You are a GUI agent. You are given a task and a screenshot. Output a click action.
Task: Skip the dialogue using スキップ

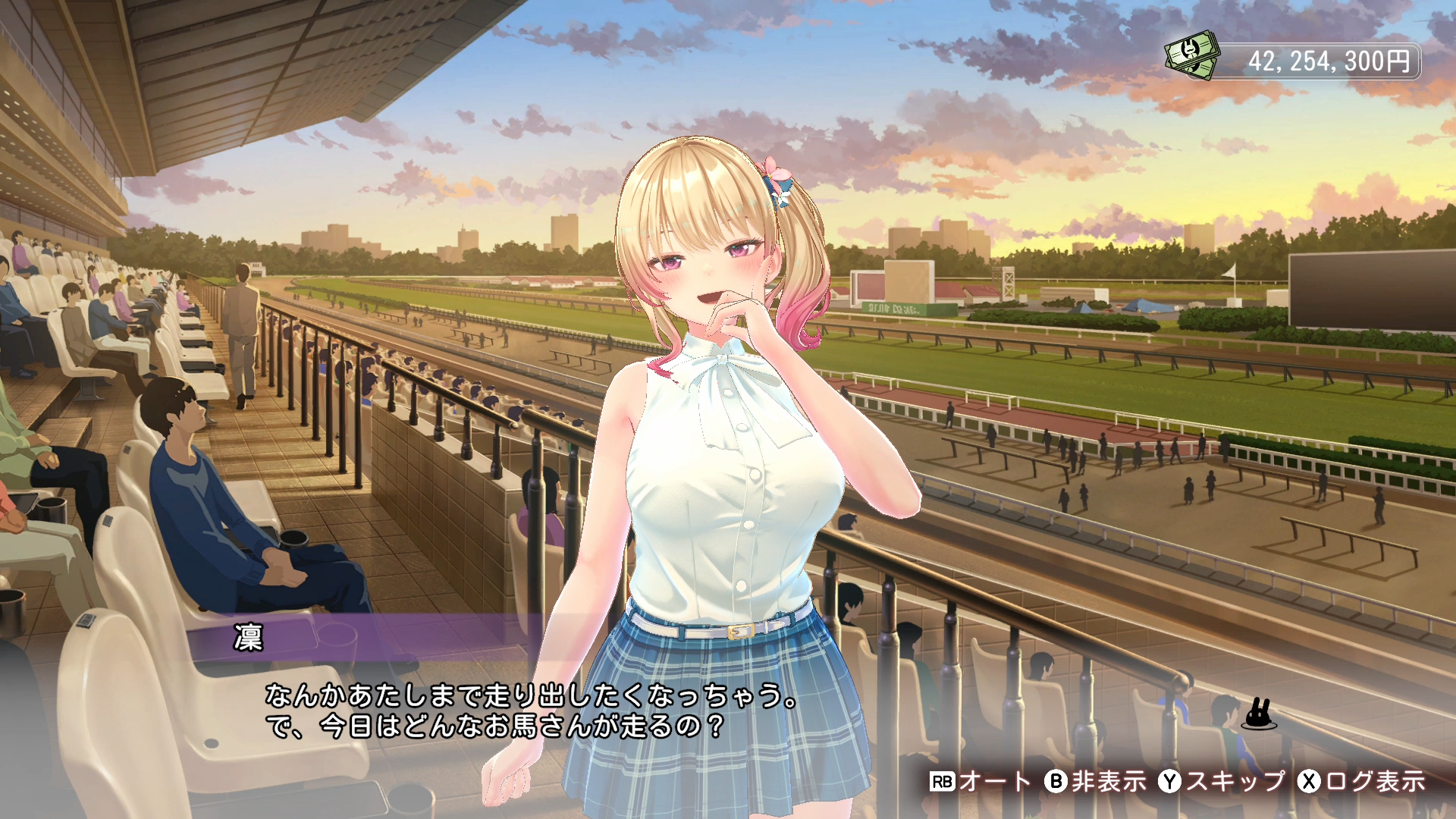[1221, 781]
